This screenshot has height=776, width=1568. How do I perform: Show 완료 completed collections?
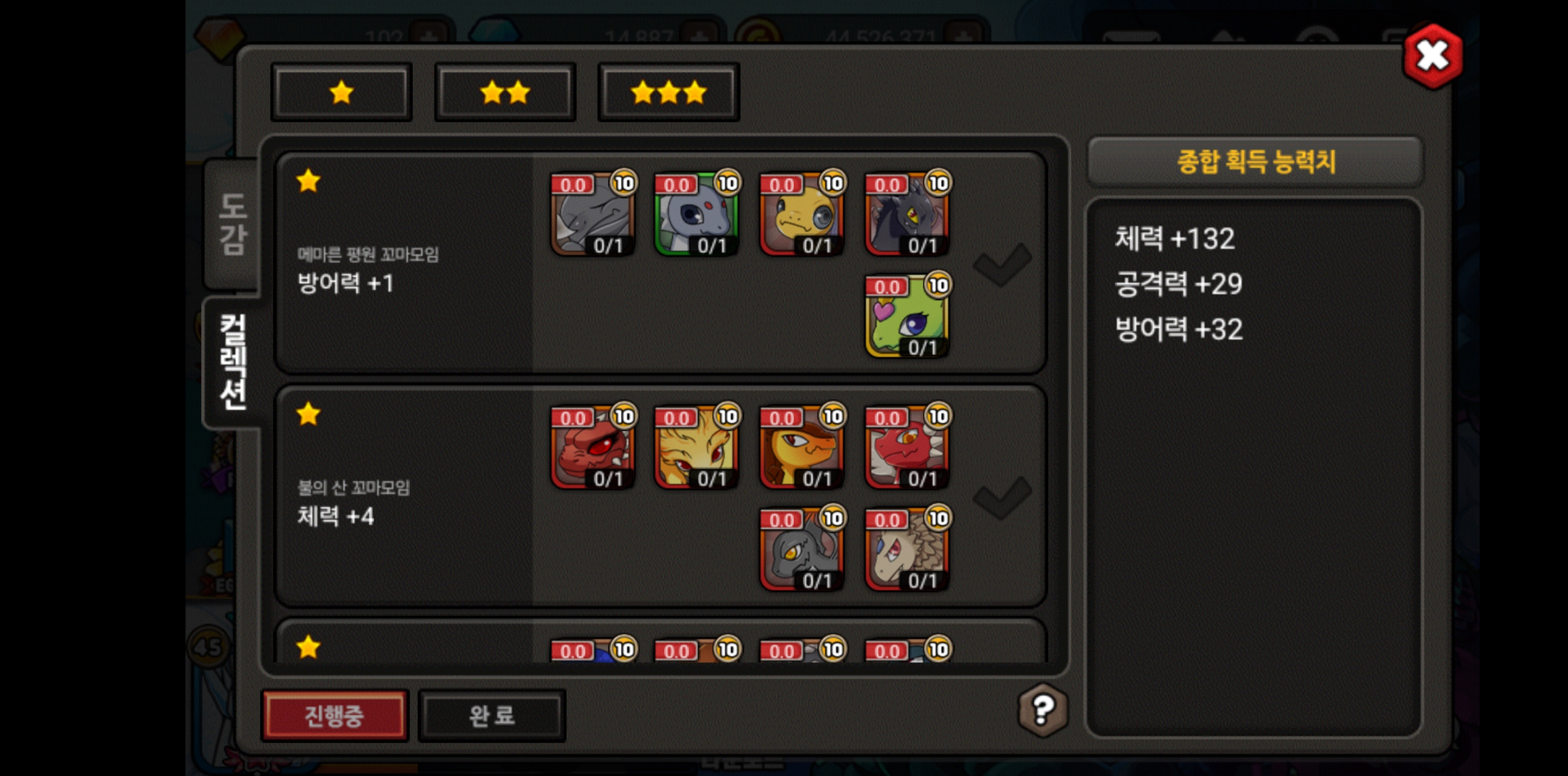point(492,715)
